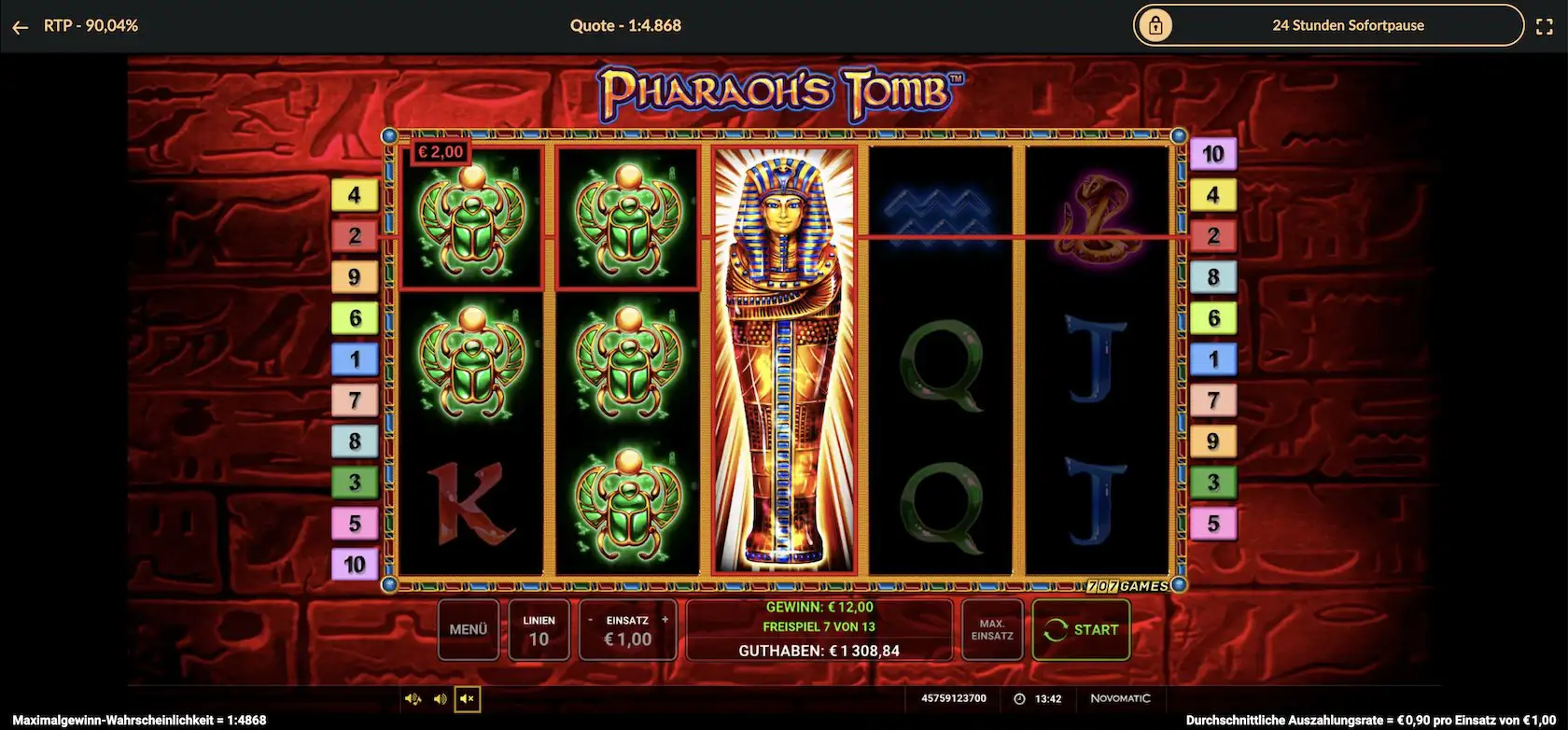Screen dimensions: 1568x730
Task: Click the Novomatic logo
Action: click(1121, 698)
